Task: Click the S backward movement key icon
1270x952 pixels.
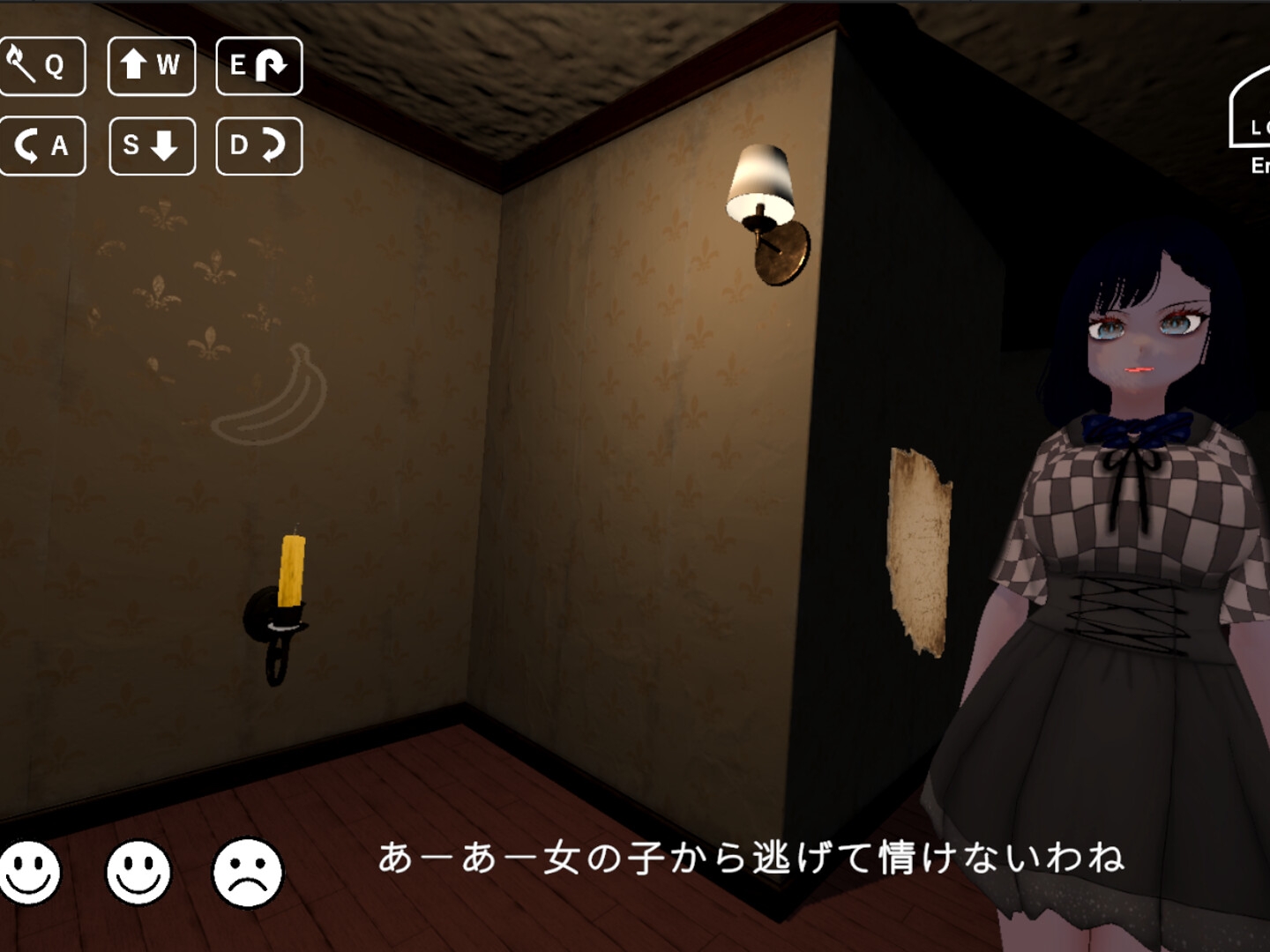Action: 151,146
